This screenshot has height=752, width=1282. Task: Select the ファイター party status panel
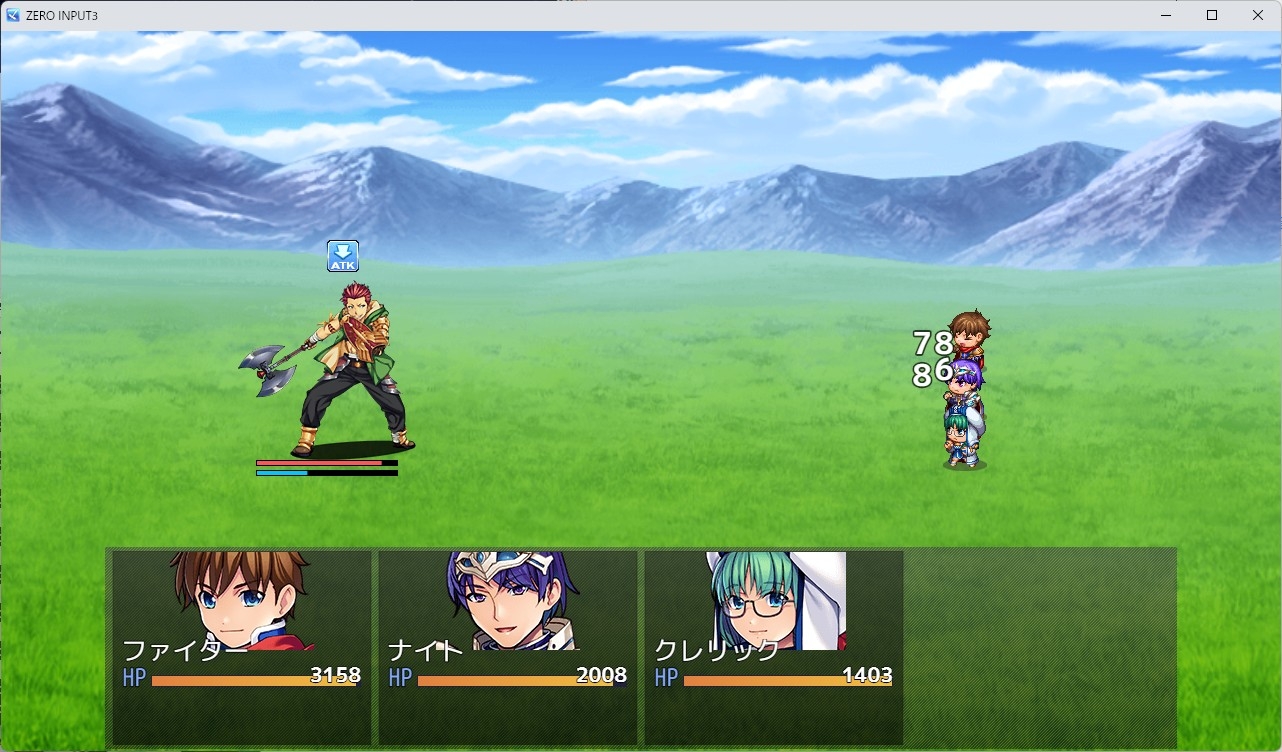(x=241, y=647)
